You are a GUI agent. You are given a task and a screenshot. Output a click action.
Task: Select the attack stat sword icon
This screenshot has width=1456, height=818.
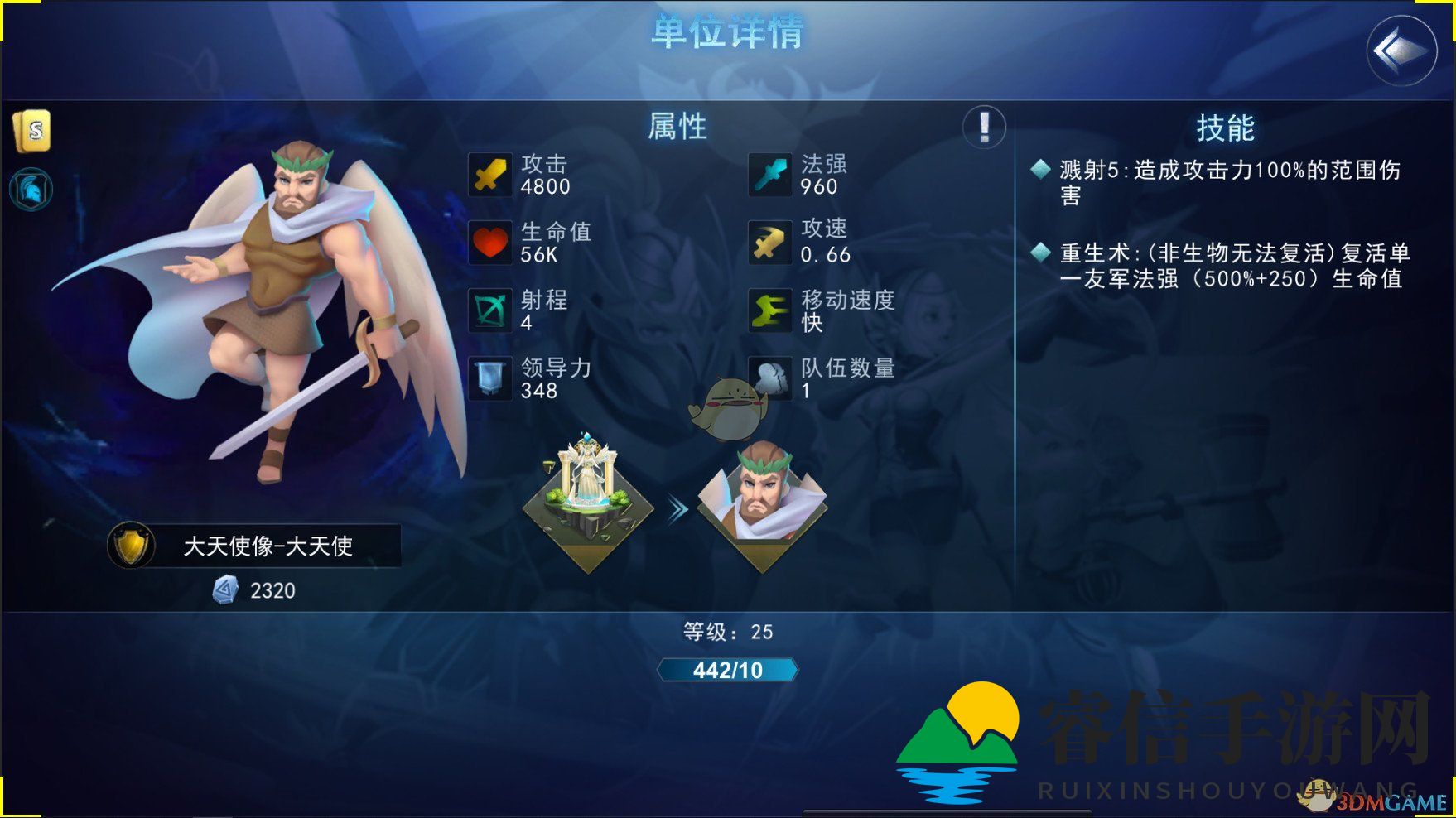(490, 175)
